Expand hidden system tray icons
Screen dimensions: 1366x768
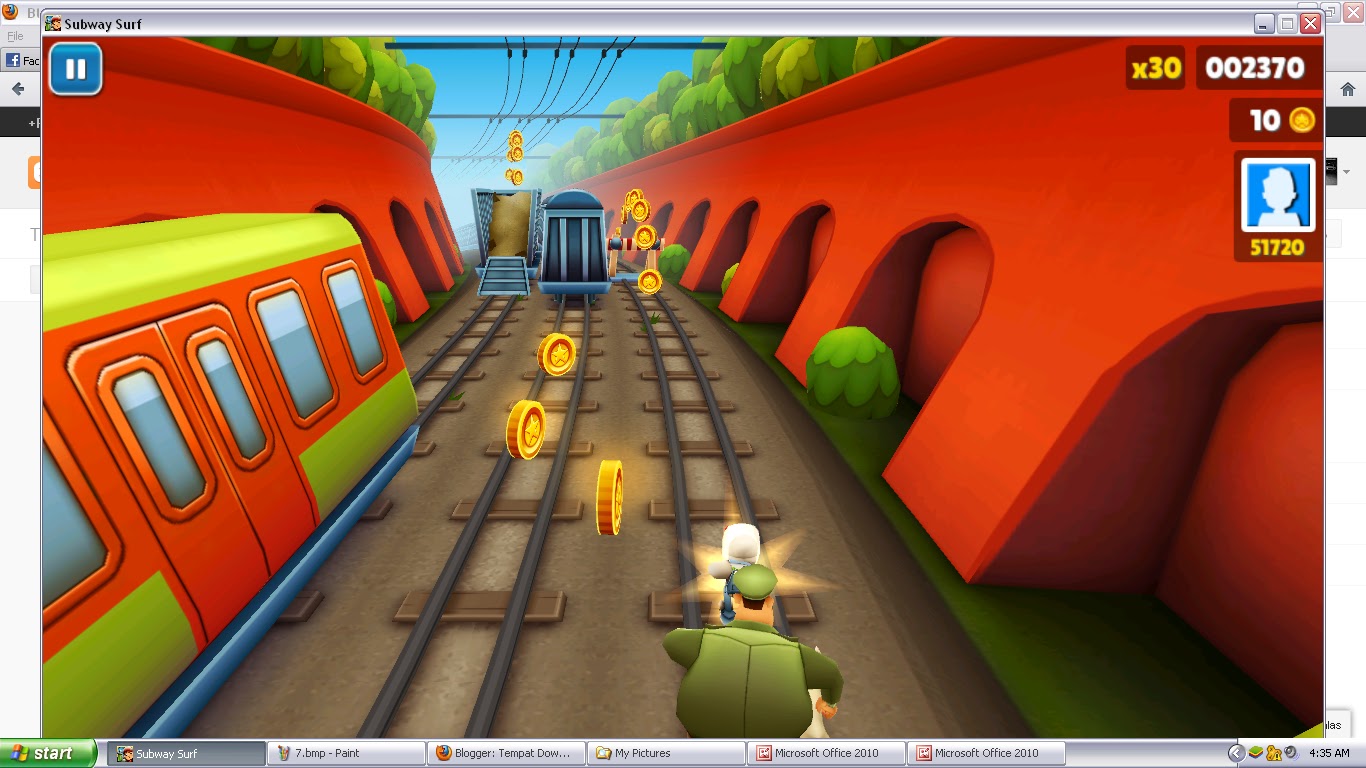[x=1236, y=753]
